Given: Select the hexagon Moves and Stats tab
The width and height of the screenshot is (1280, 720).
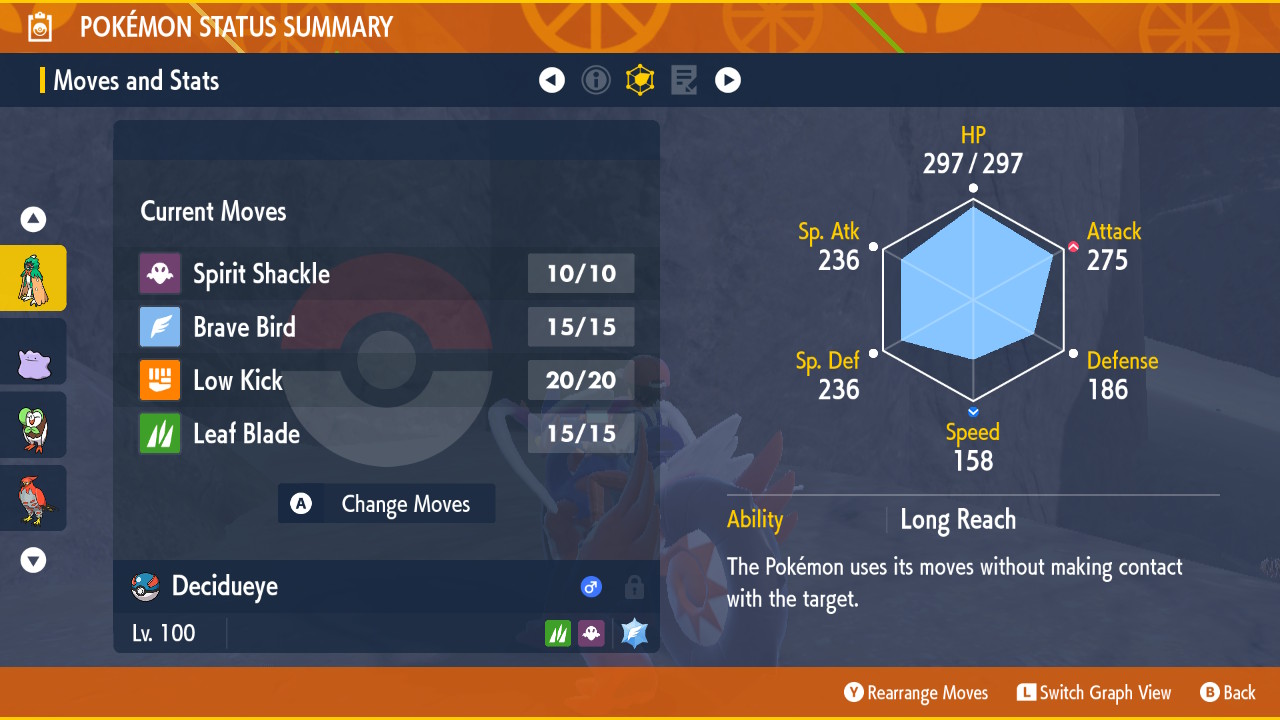Looking at the screenshot, I should [x=640, y=80].
